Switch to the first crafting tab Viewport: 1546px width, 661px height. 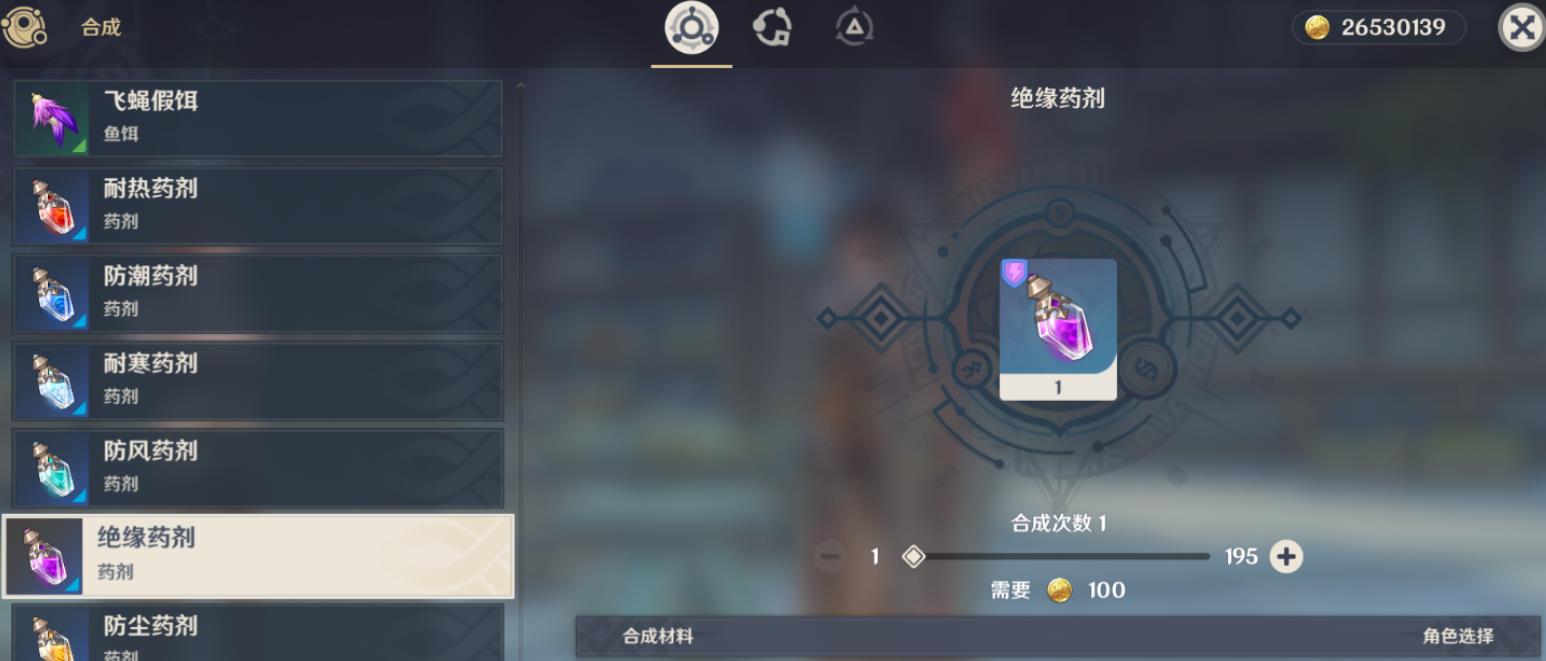coord(691,28)
